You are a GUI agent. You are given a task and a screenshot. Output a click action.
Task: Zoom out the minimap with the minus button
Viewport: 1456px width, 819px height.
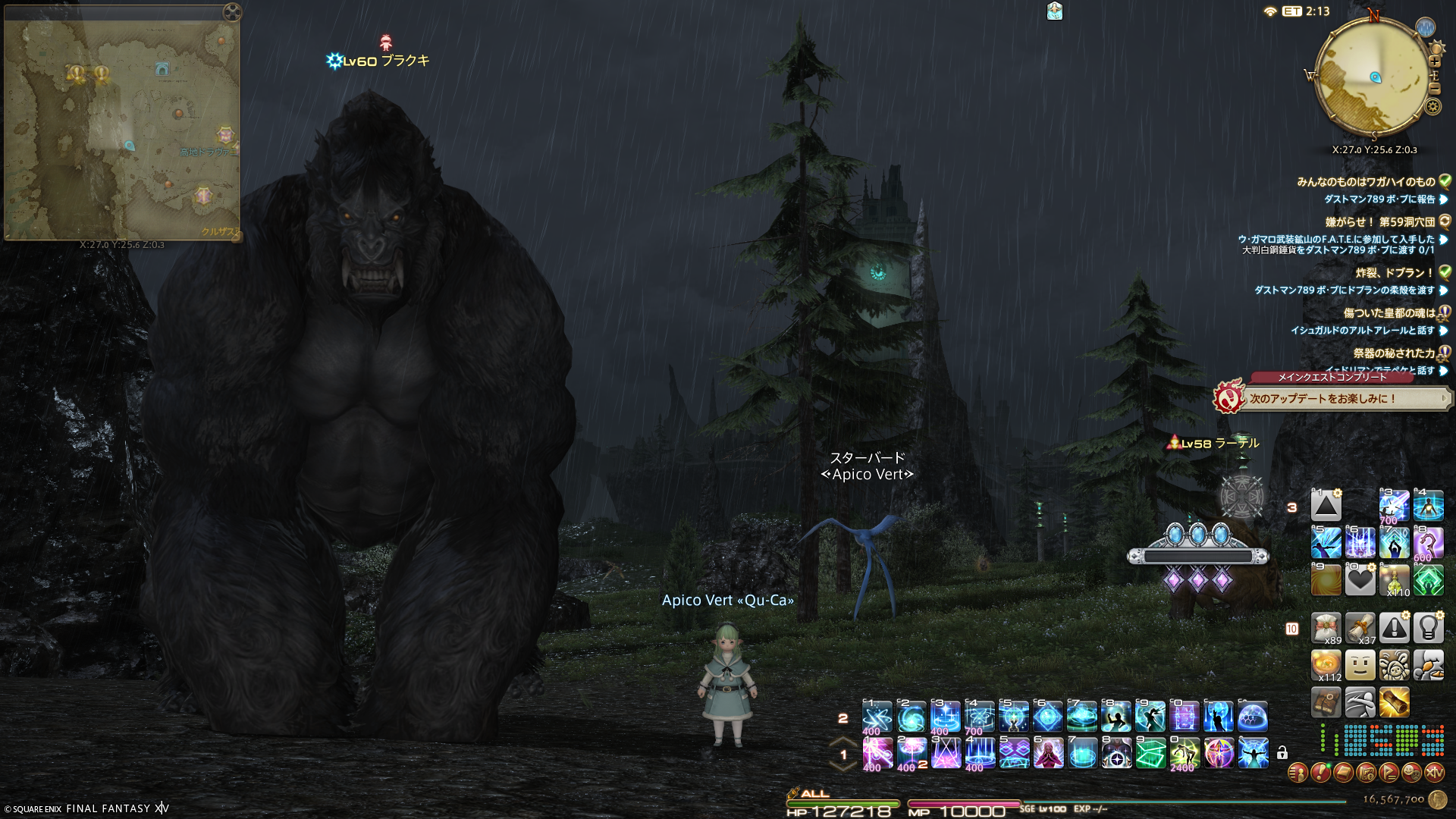[x=1434, y=89]
